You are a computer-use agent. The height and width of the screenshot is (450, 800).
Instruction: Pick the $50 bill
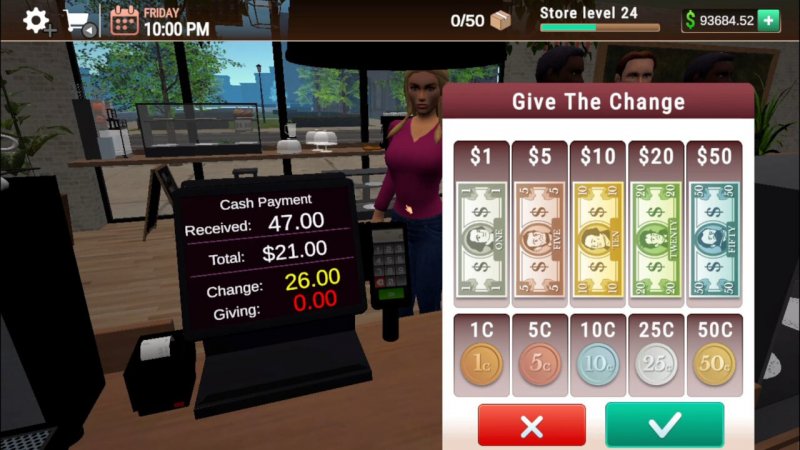point(714,238)
